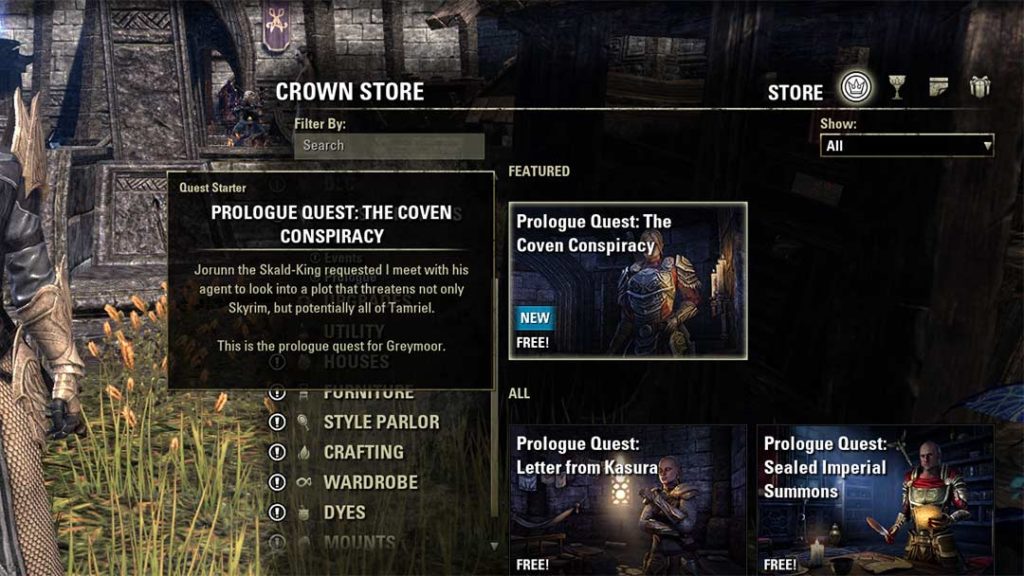This screenshot has height=576, width=1024.
Task: Open the Show filter dropdown
Action: pos(907,146)
